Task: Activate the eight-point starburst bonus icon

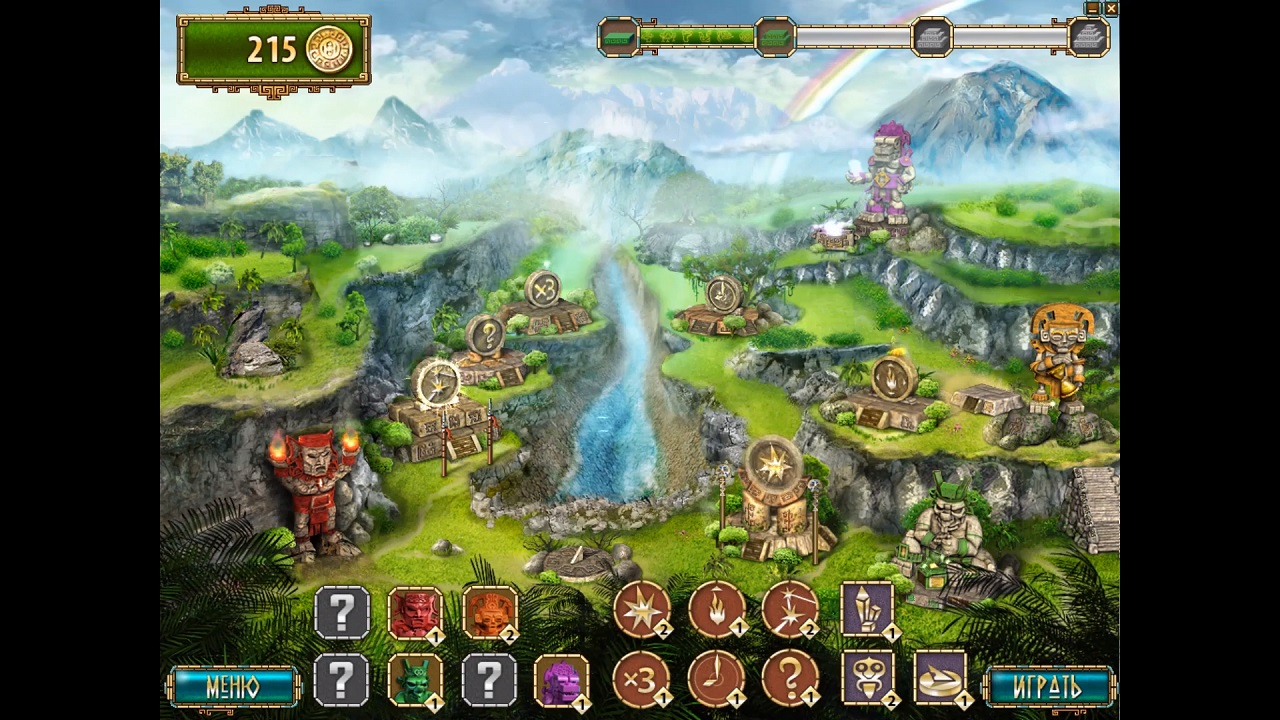Action: pyautogui.click(x=641, y=609)
